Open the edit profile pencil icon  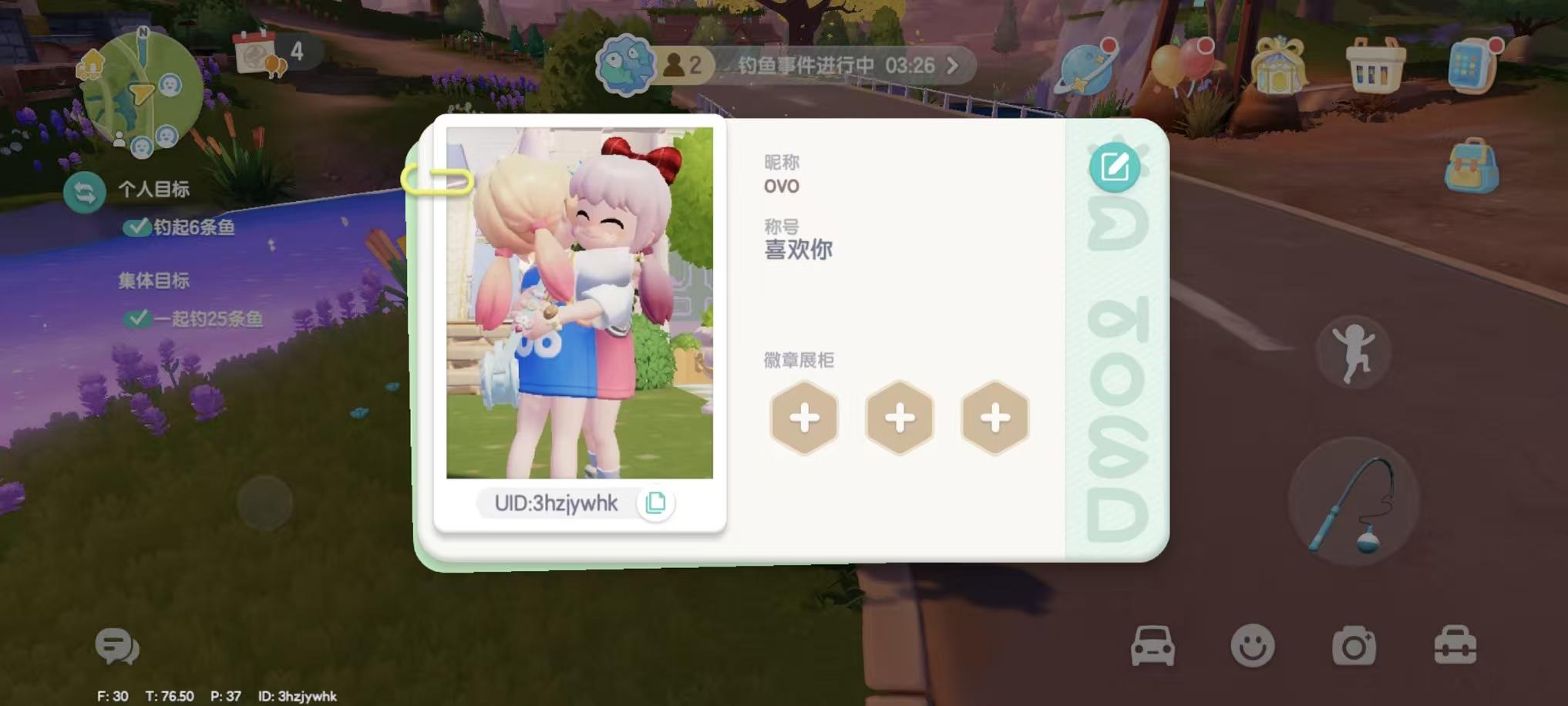tap(1116, 166)
